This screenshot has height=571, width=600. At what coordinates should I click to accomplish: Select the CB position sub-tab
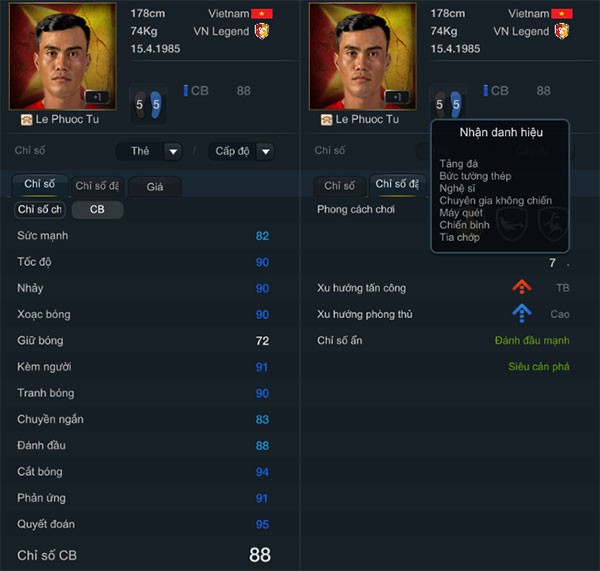pyautogui.click(x=97, y=210)
